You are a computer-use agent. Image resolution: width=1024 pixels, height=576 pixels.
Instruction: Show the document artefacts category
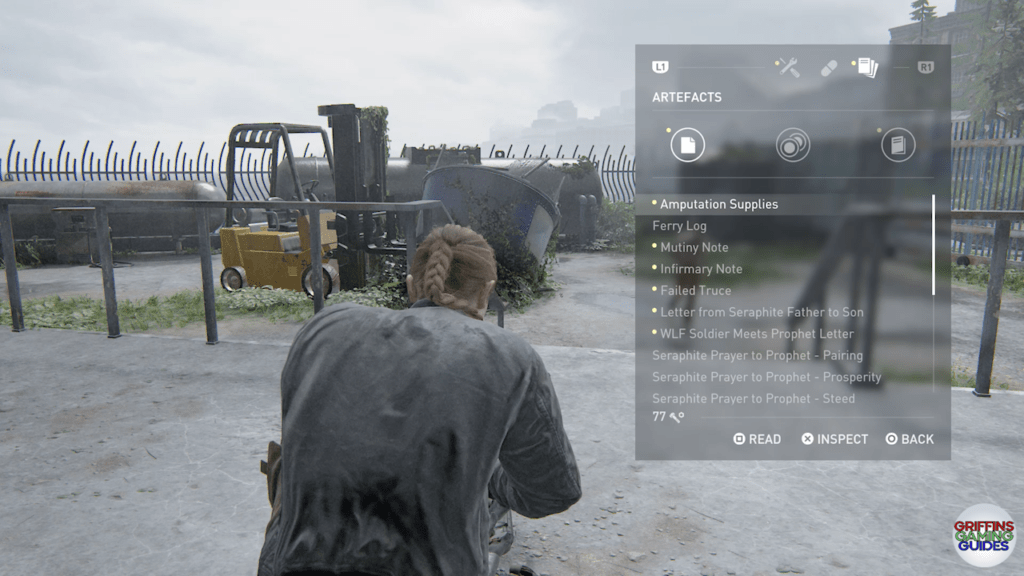(687, 145)
